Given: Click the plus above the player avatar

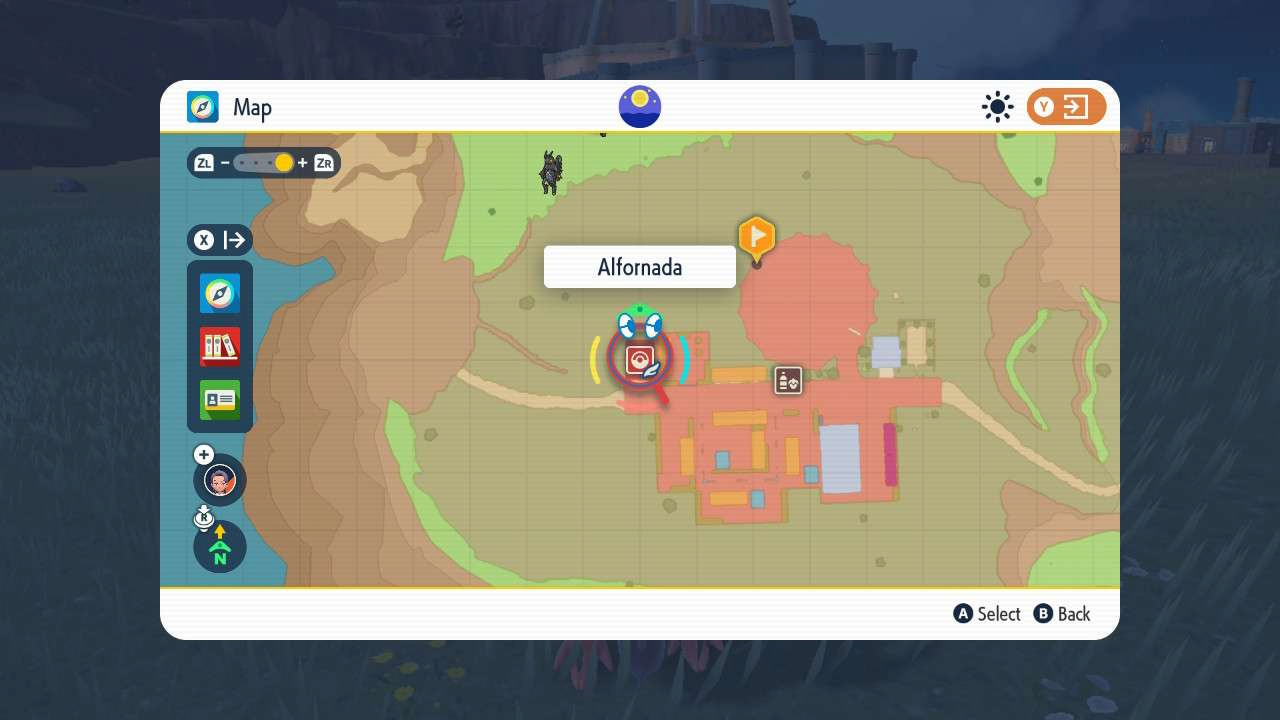Looking at the screenshot, I should point(203,454).
